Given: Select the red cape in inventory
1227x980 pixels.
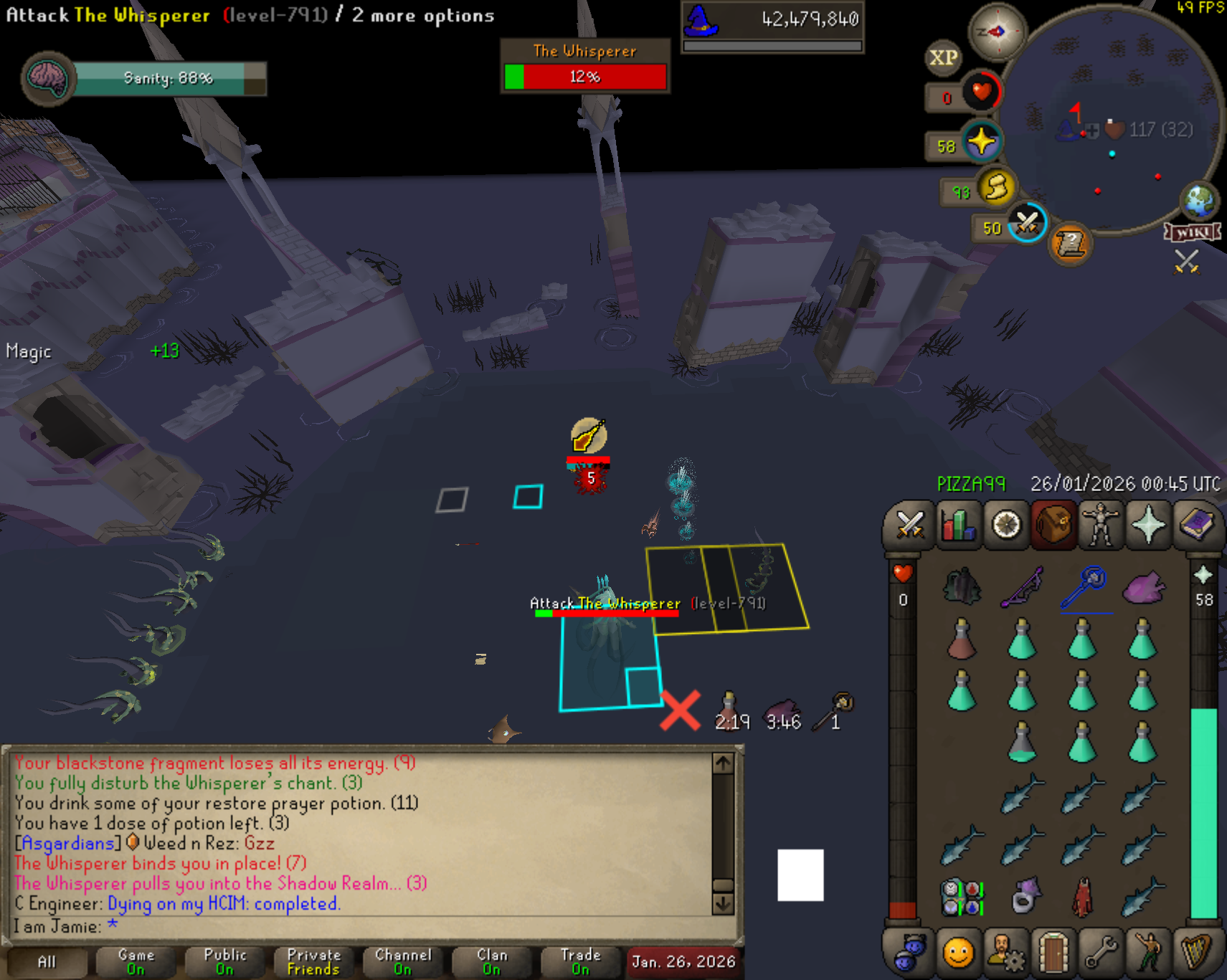Looking at the screenshot, I should [1082, 897].
